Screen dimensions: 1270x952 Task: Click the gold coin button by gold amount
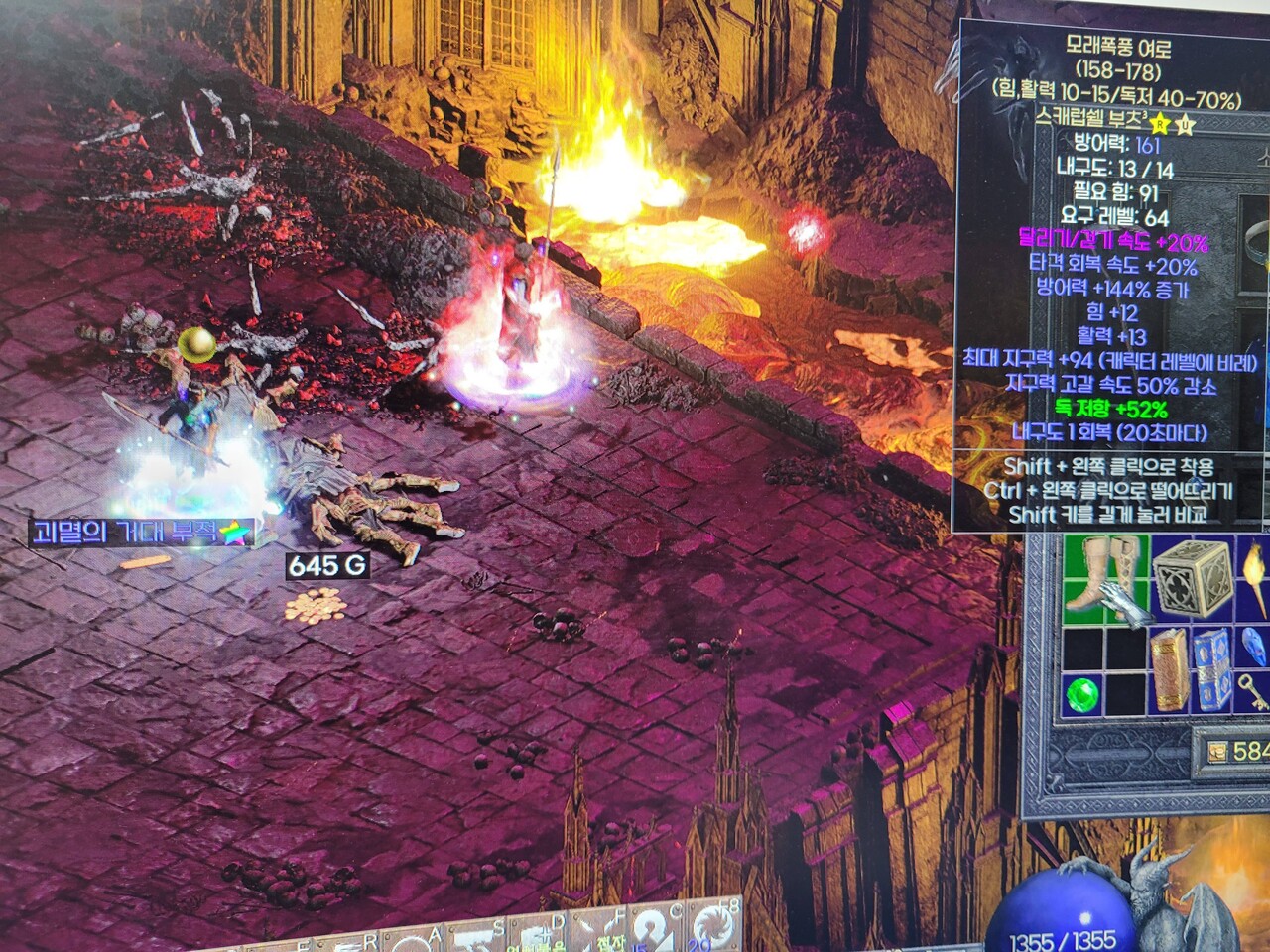coord(1217,751)
